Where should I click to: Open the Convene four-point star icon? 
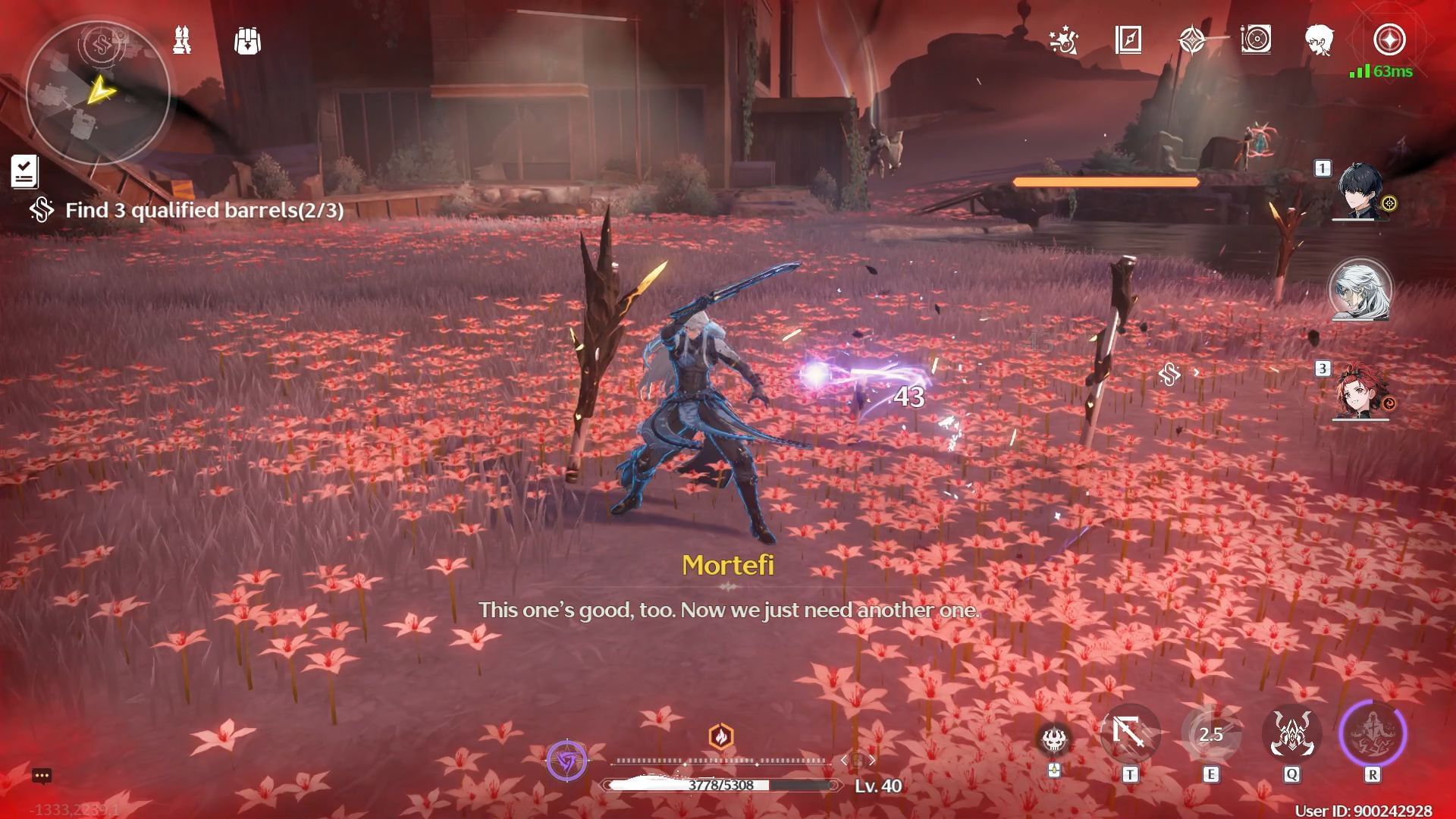[1192, 40]
